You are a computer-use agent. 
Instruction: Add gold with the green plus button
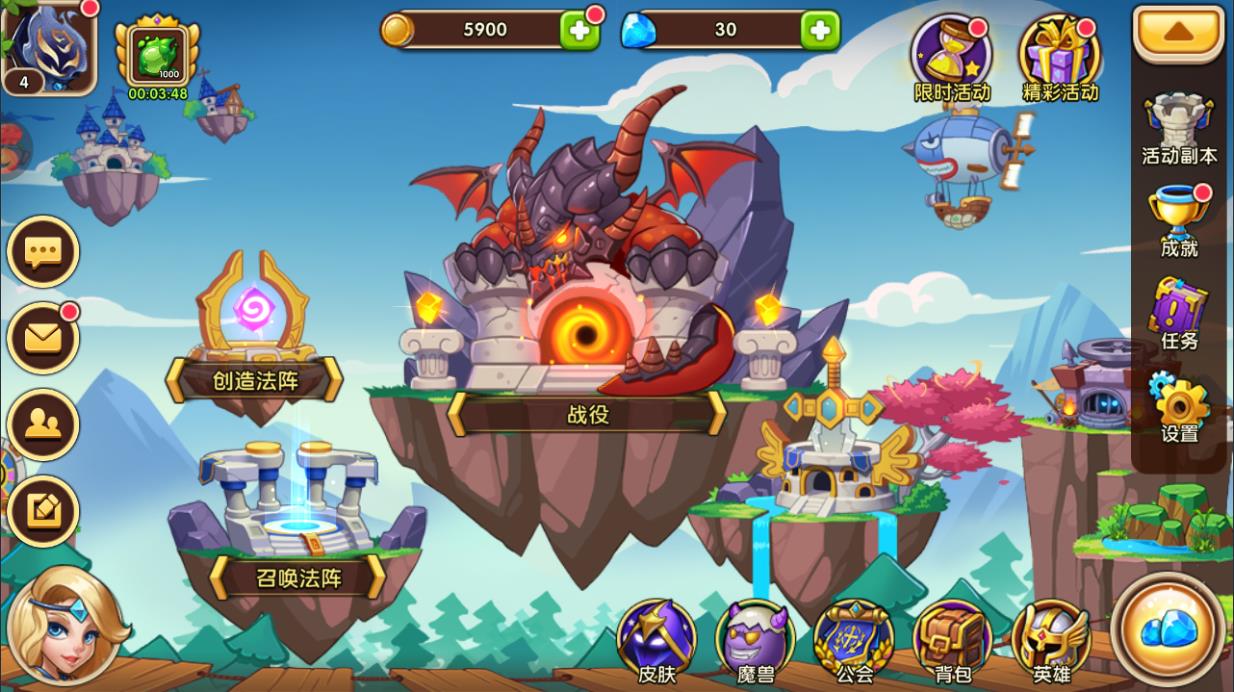[579, 30]
